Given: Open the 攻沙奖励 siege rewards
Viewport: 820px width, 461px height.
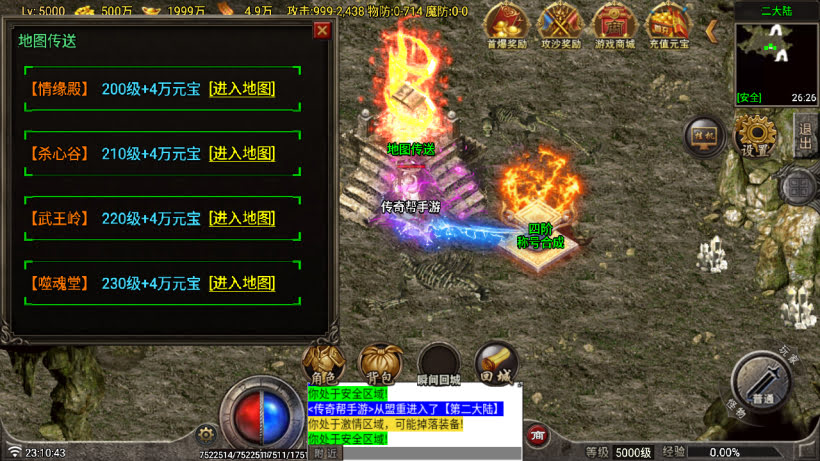Looking at the screenshot, I should (560, 24).
